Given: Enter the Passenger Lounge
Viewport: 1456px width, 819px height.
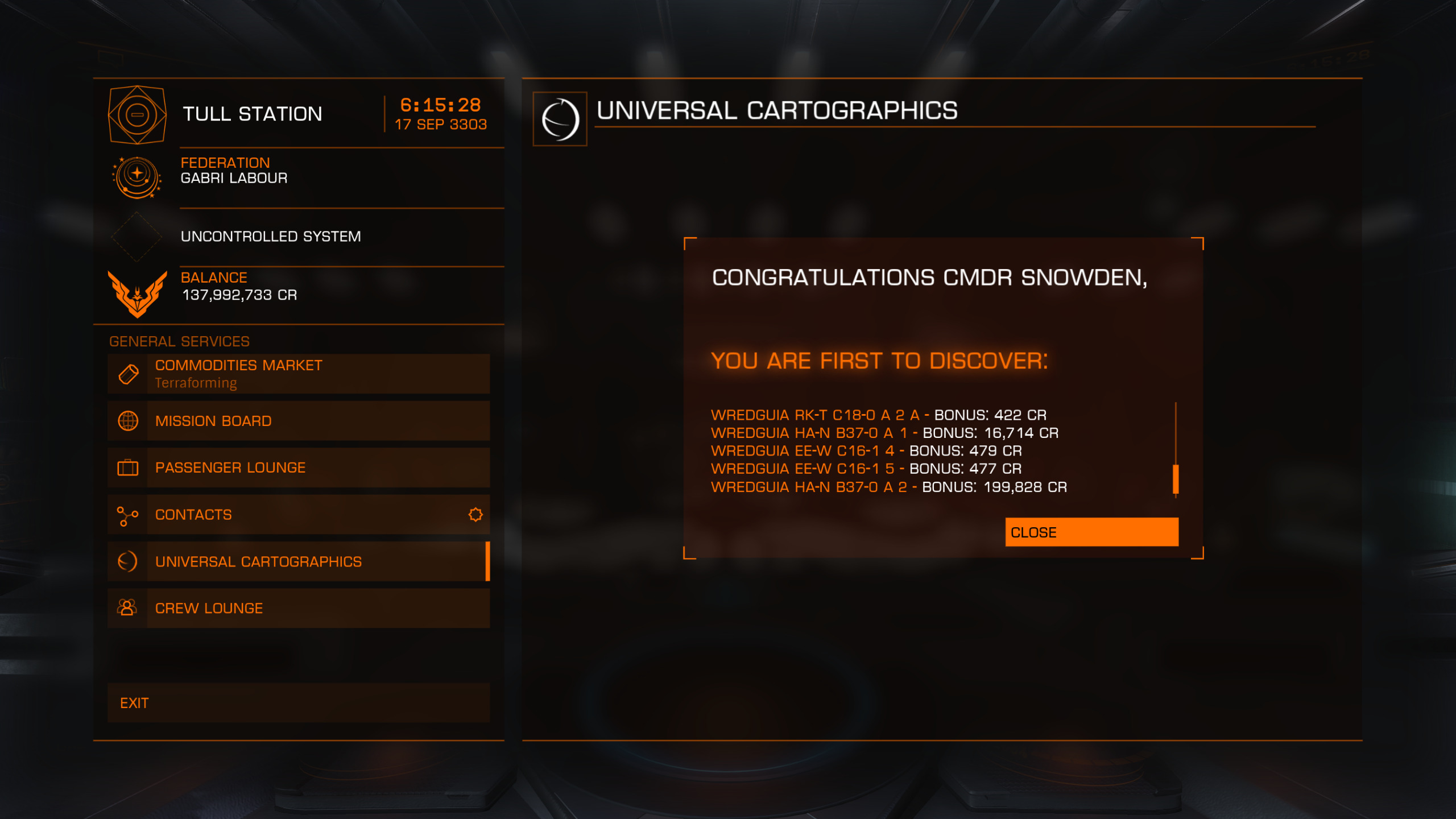Looking at the screenshot, I should (299, 468).
